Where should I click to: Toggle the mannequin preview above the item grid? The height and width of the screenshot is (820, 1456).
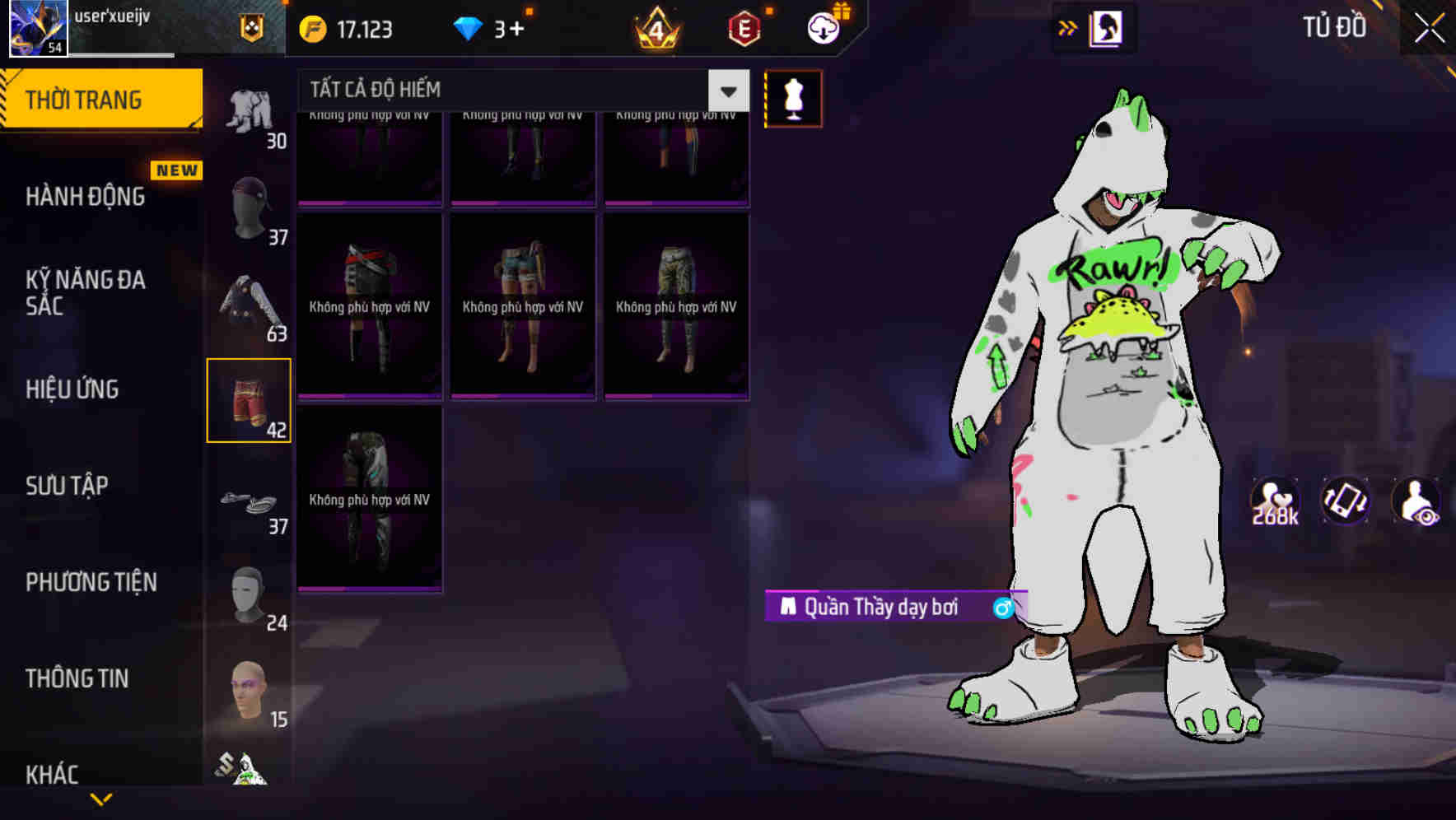(793, 99)
